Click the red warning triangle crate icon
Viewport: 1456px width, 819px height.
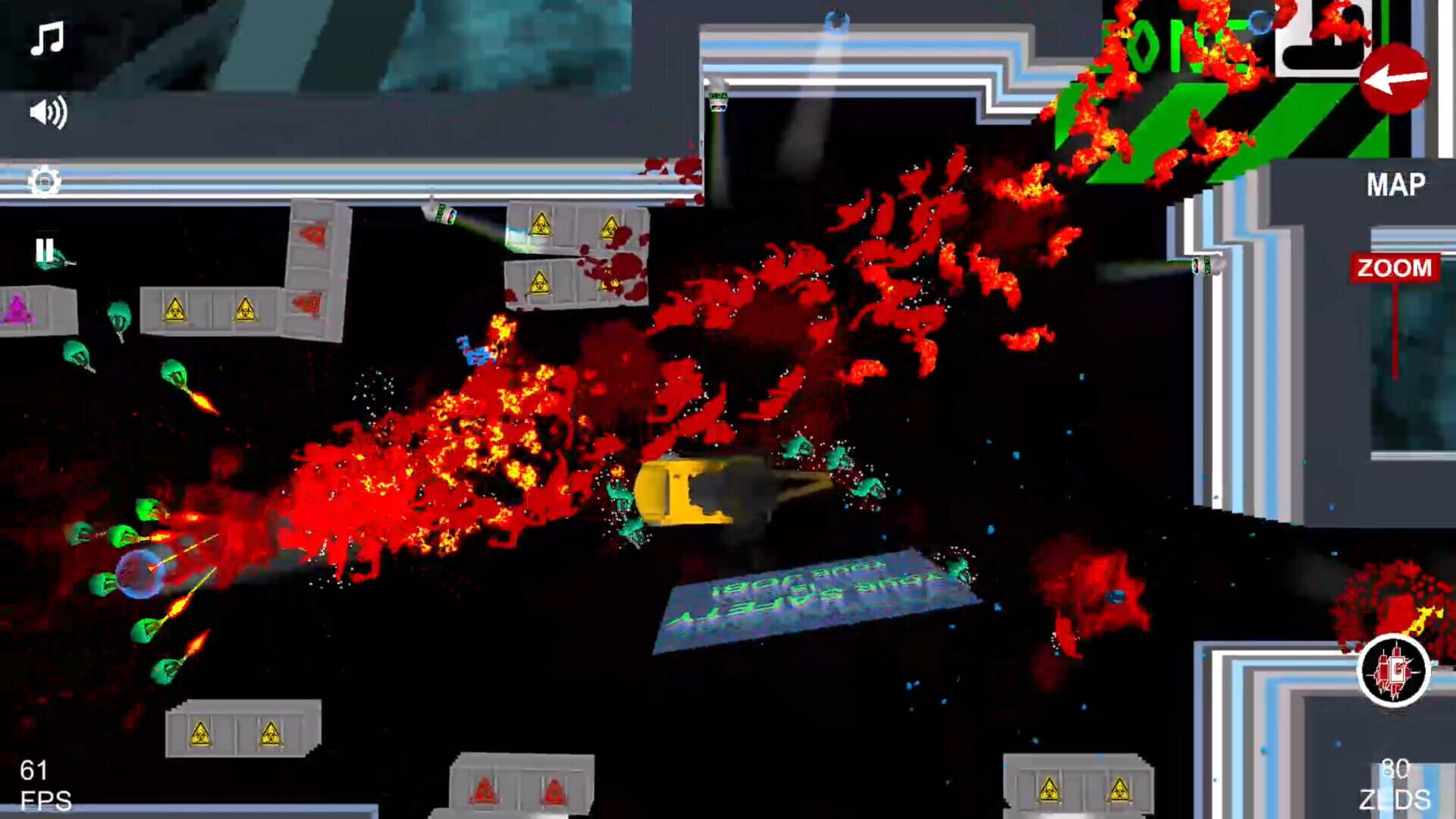(x=308, y=235)
